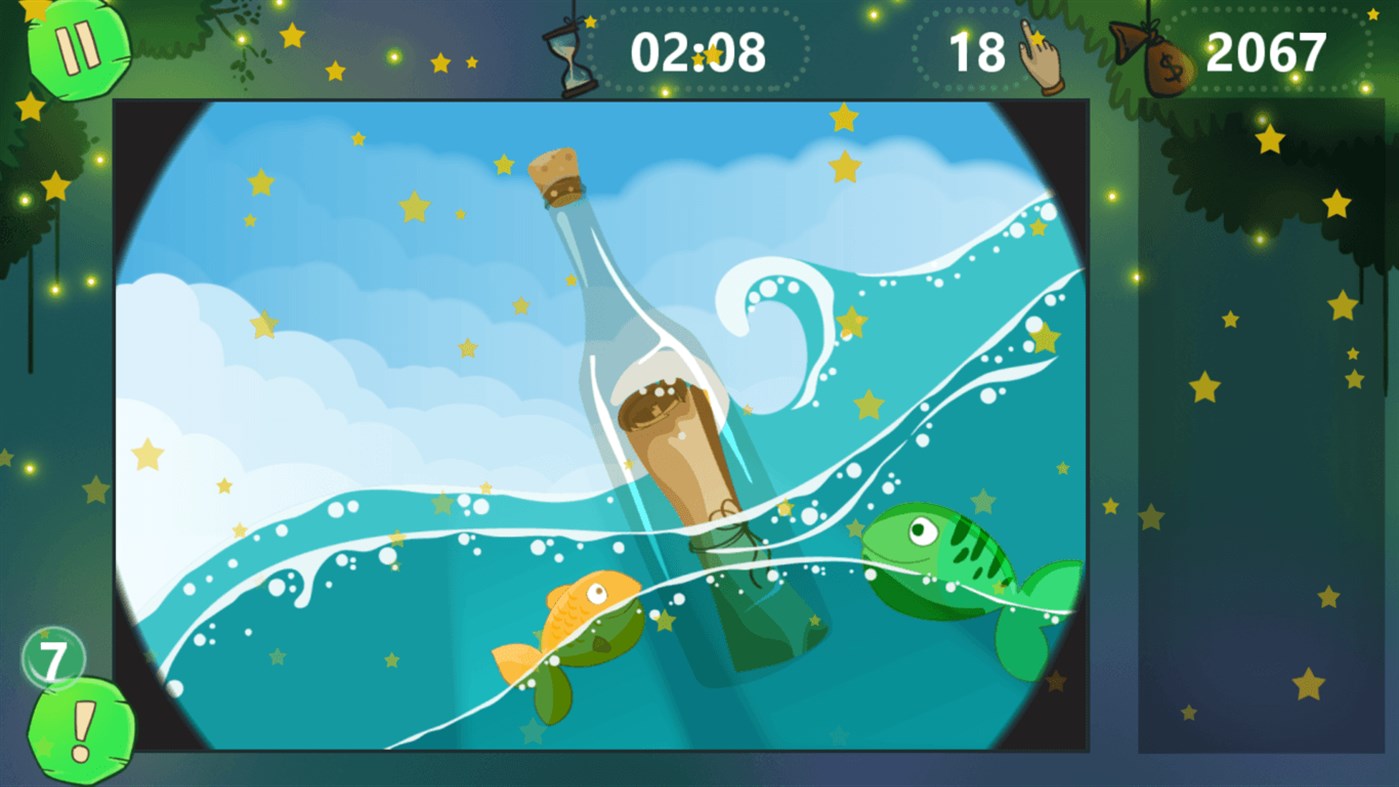
Task: Click the star on the curling wave
Action: pos(852,322)
